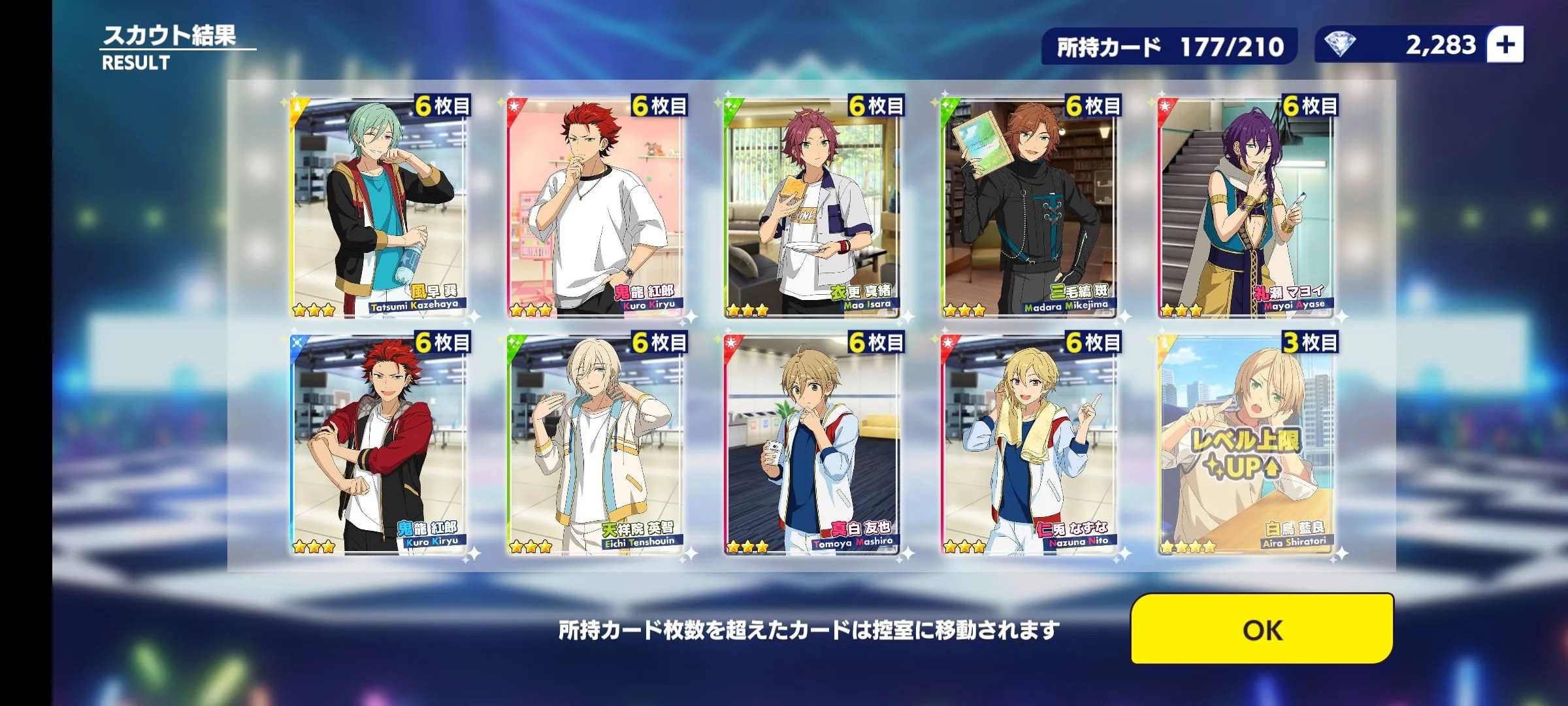Viewport: 1568px width, 706px height.
Task: Open the Madara Mikejima card
Action: (x=1028, y=208)
